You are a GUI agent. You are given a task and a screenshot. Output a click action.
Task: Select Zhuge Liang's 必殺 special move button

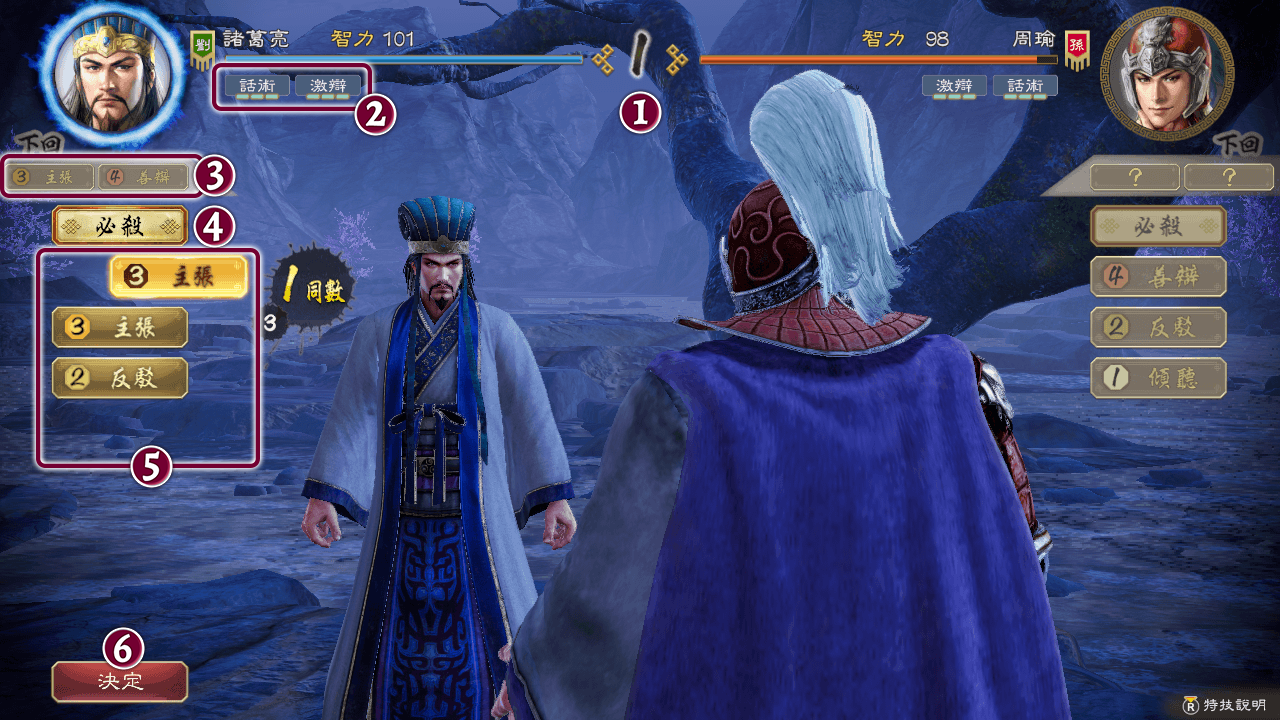click(x=120, y=226)
